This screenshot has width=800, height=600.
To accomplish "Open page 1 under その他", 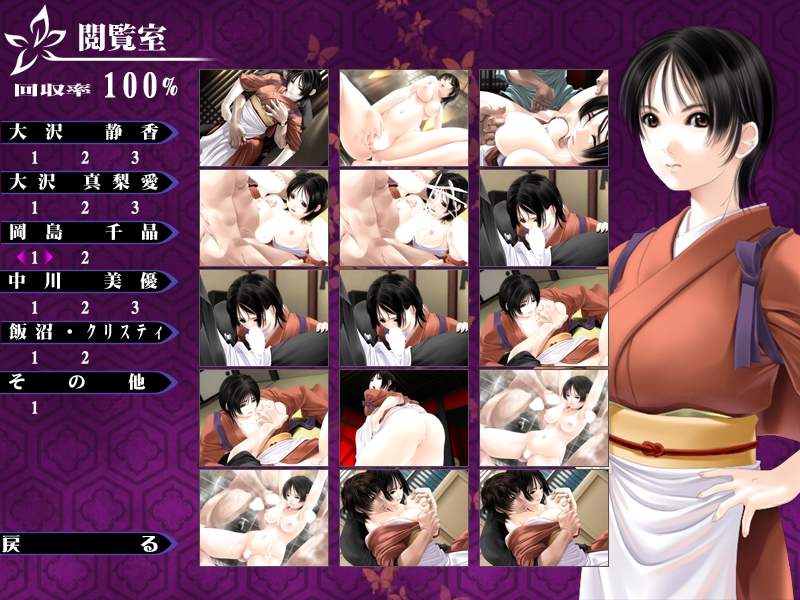I will tap(35, 408).
